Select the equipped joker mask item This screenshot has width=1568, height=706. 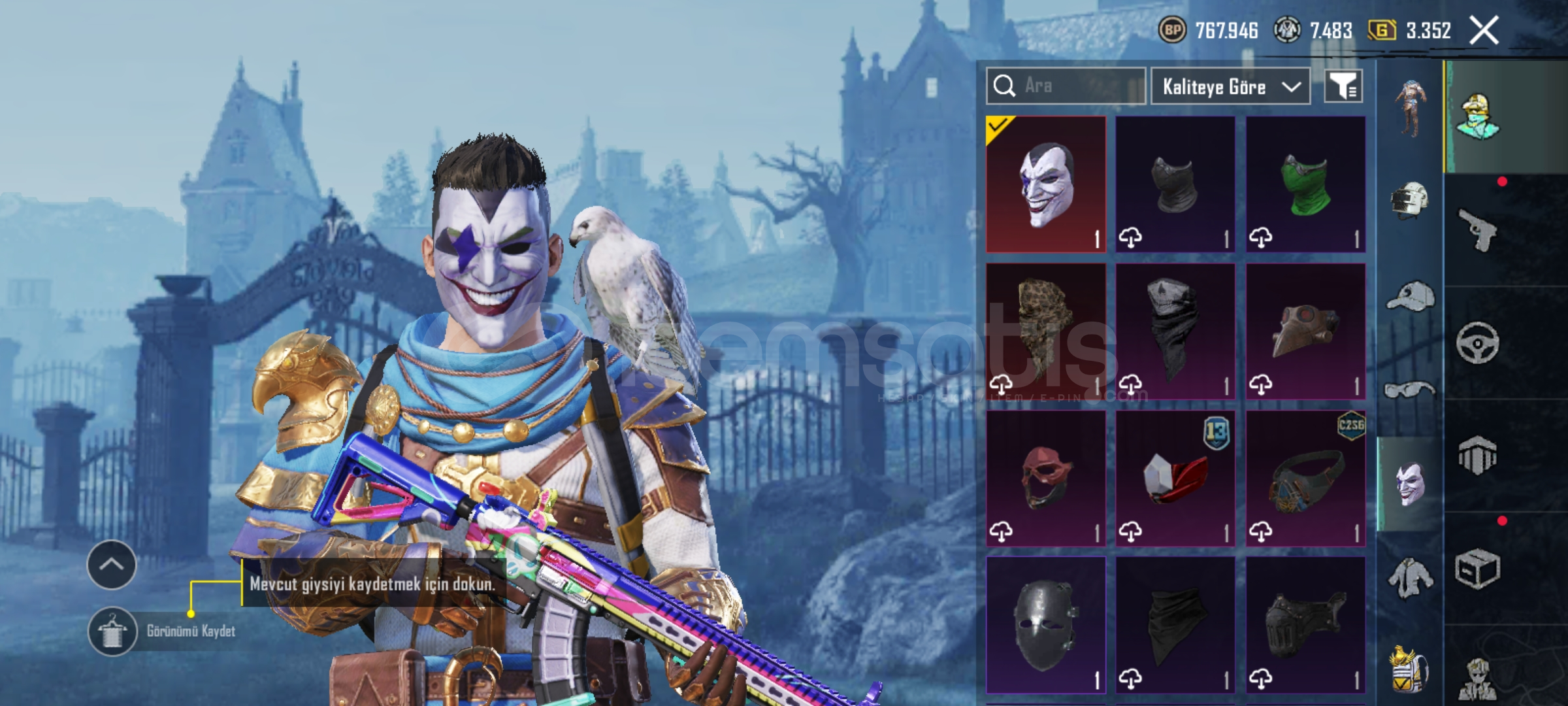(x=1045, y=184)
